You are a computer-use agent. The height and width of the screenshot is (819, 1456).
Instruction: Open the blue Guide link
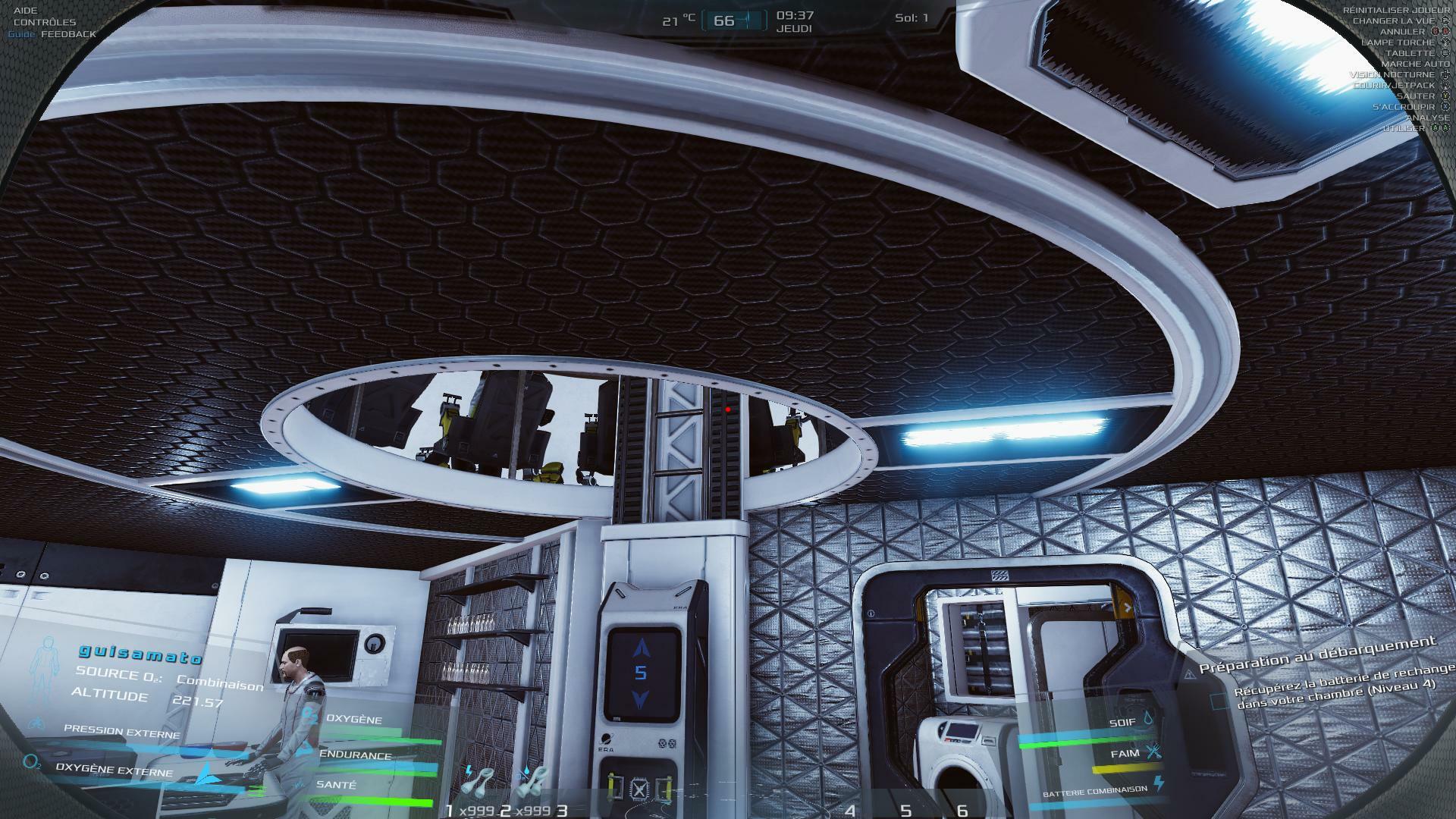point(22,34)
